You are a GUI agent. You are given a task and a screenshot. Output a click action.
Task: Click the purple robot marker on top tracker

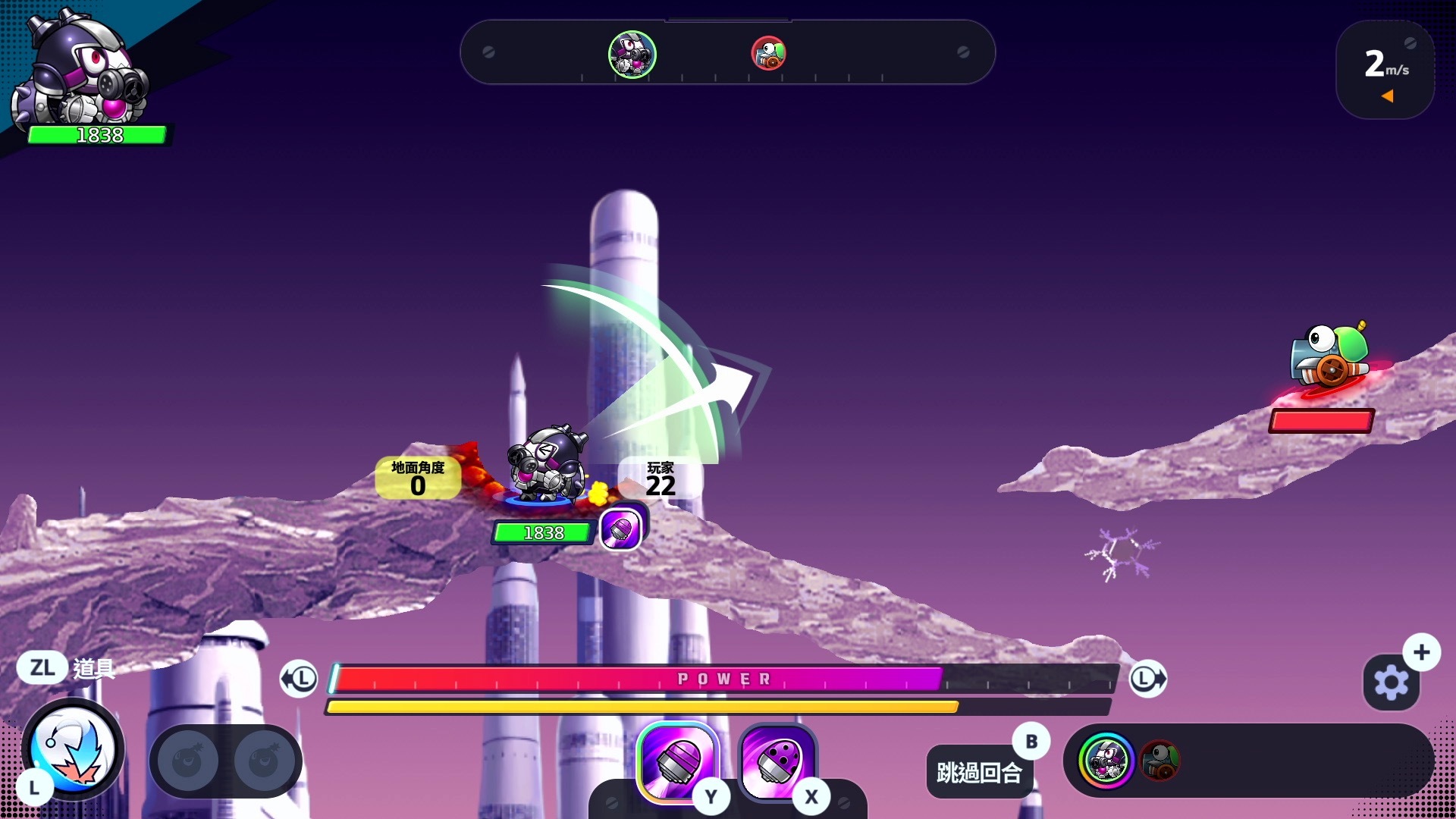pyautogui.click(x=632, y=54)
